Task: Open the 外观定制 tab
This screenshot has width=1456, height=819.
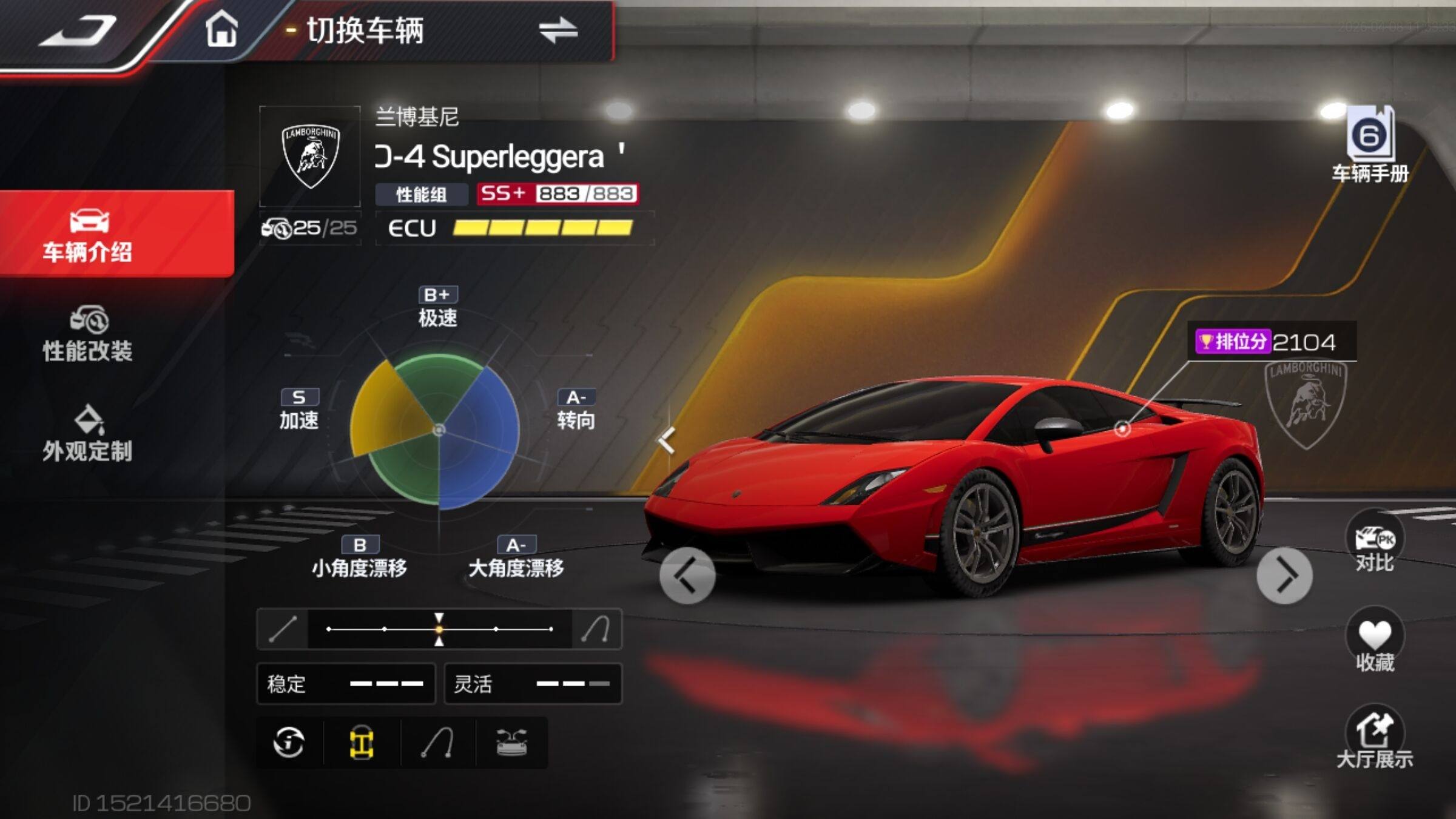Action: coord(88,434)
